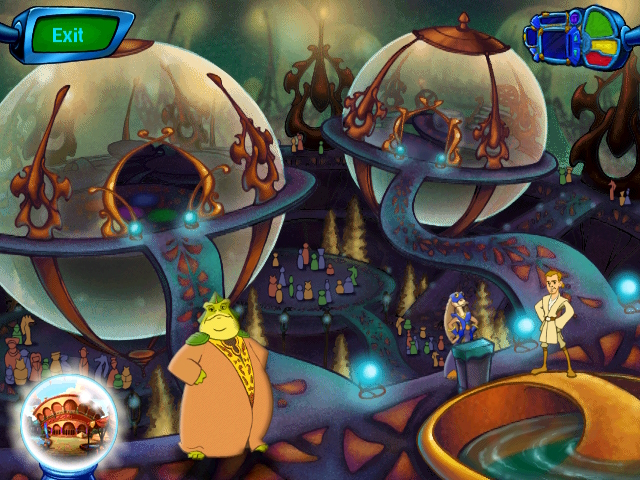The width and height of the screenshot is (640, 480).
Task: Click the green Exit button
Action: 68,35
